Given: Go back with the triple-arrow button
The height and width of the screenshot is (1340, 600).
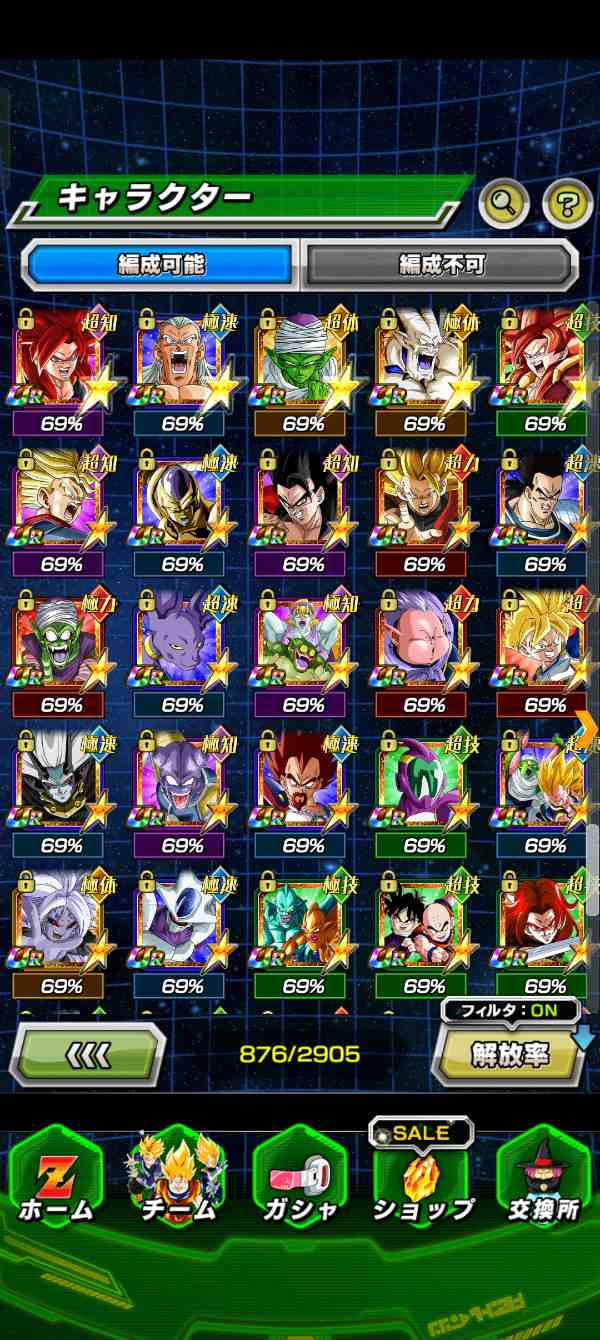Looking at the screenshot, I should [x=87, y=1053].
